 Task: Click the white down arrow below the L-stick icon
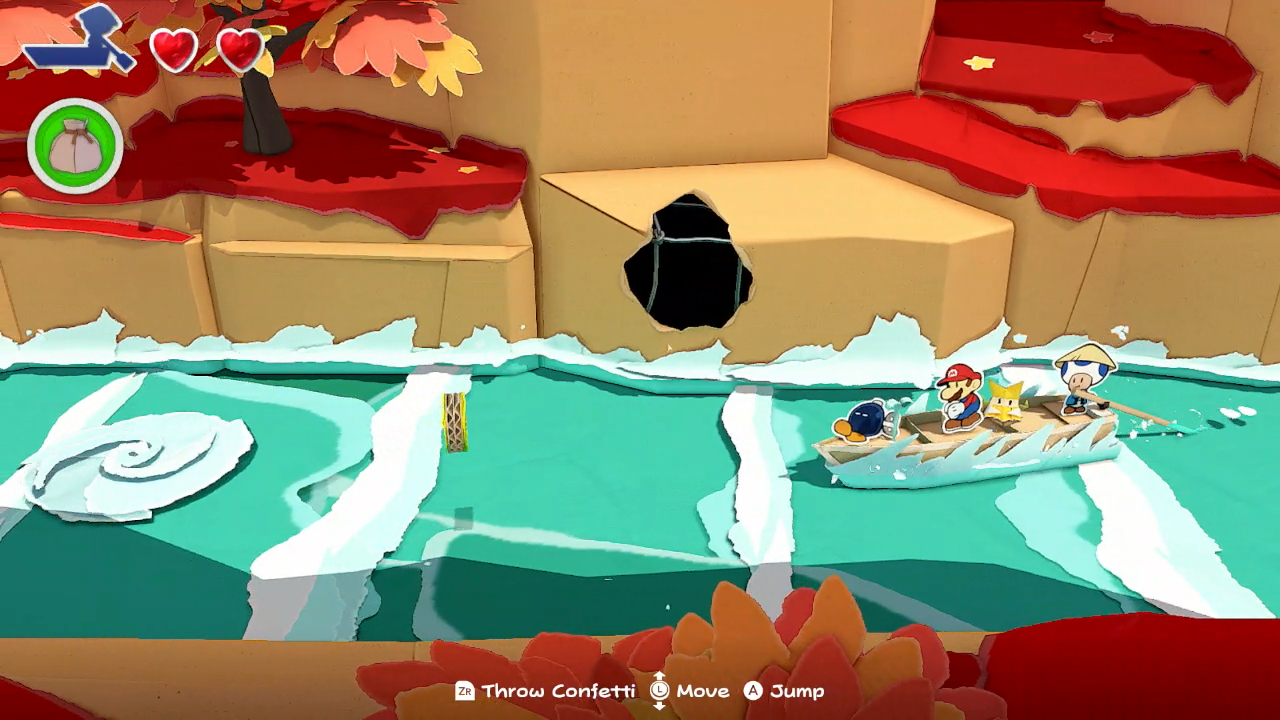[x=657, y=708]
